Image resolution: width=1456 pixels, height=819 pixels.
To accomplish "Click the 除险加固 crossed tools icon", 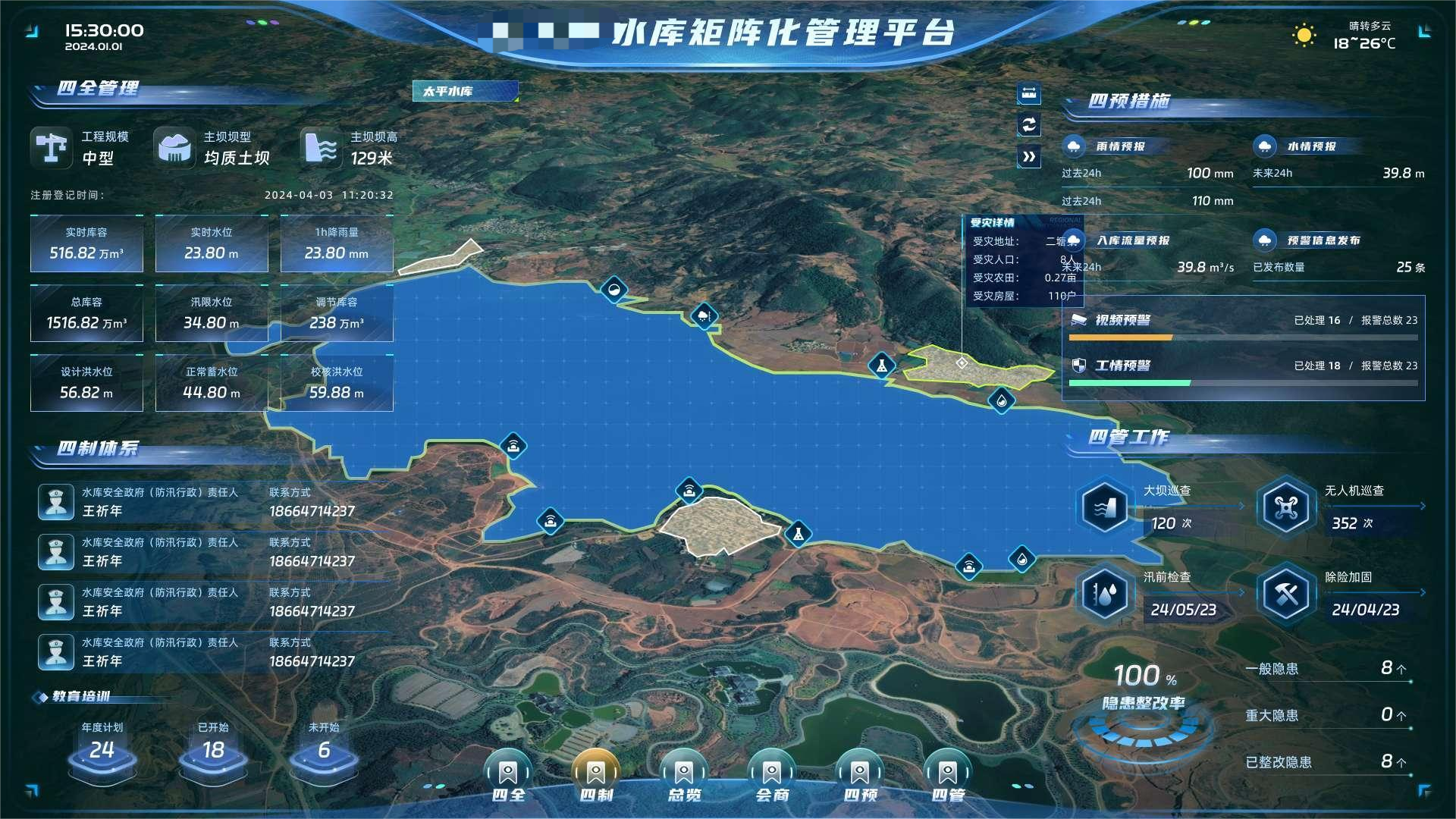I will click(x=1285, y=594).
